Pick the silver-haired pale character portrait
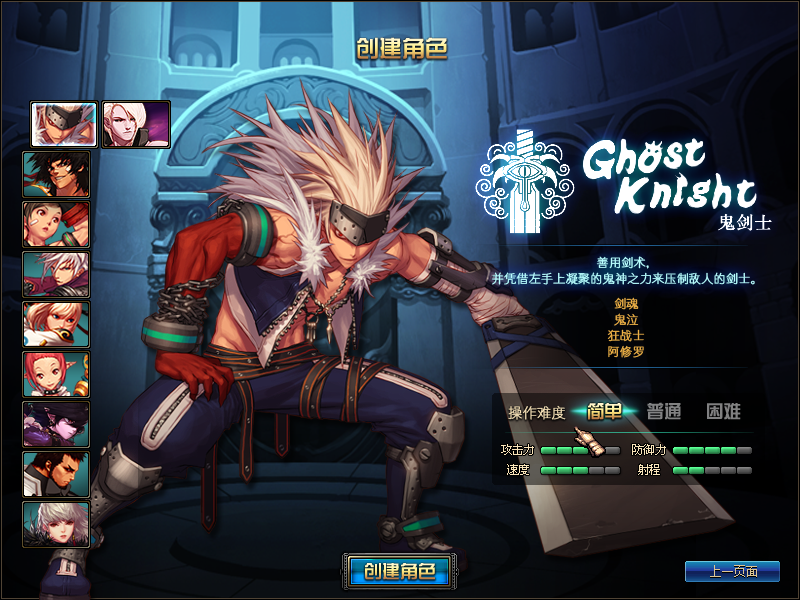The height and width of the screenshot is (600, 800). (56, 524)
